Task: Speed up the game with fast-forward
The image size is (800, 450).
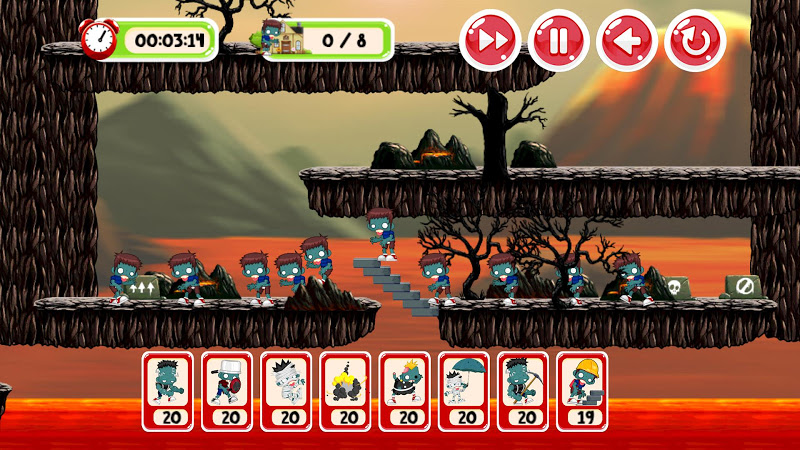Action: click(490, 41)
